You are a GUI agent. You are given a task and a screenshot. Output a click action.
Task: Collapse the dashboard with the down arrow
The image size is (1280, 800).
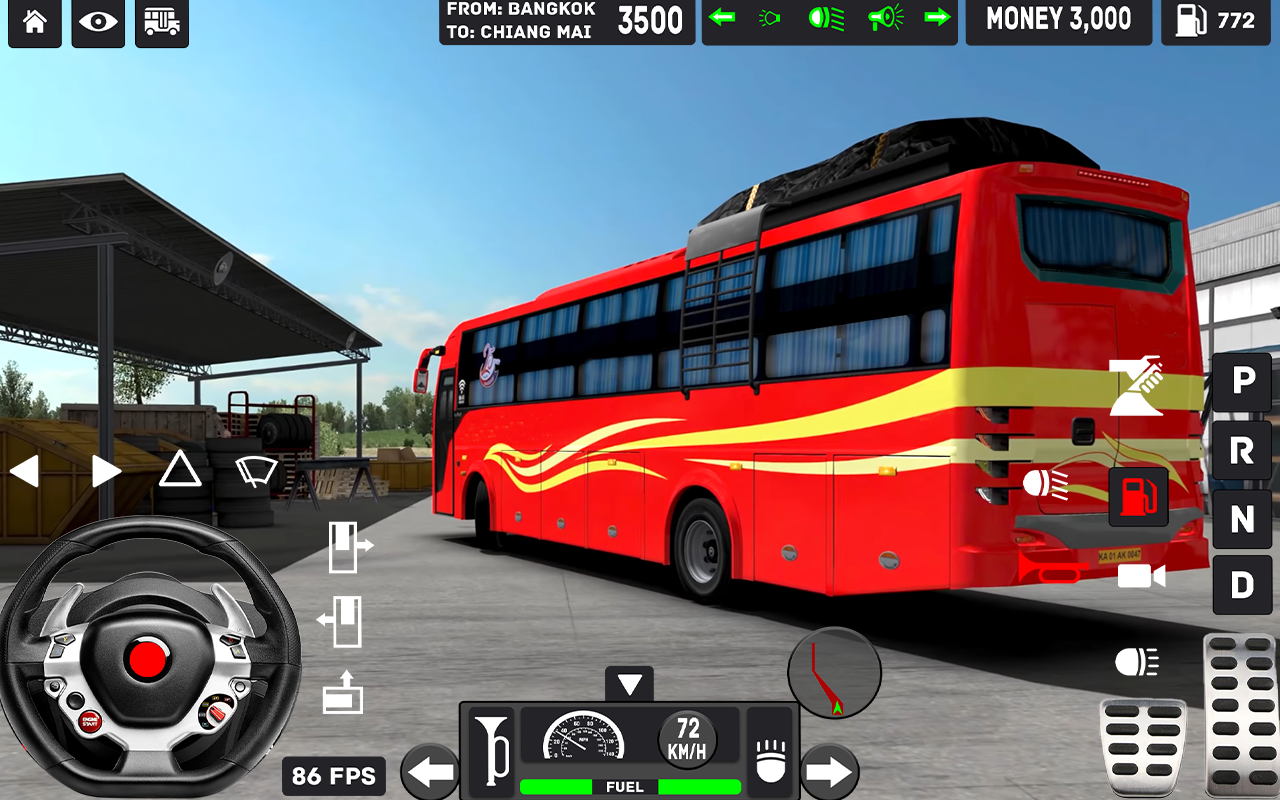pos(629,684)
